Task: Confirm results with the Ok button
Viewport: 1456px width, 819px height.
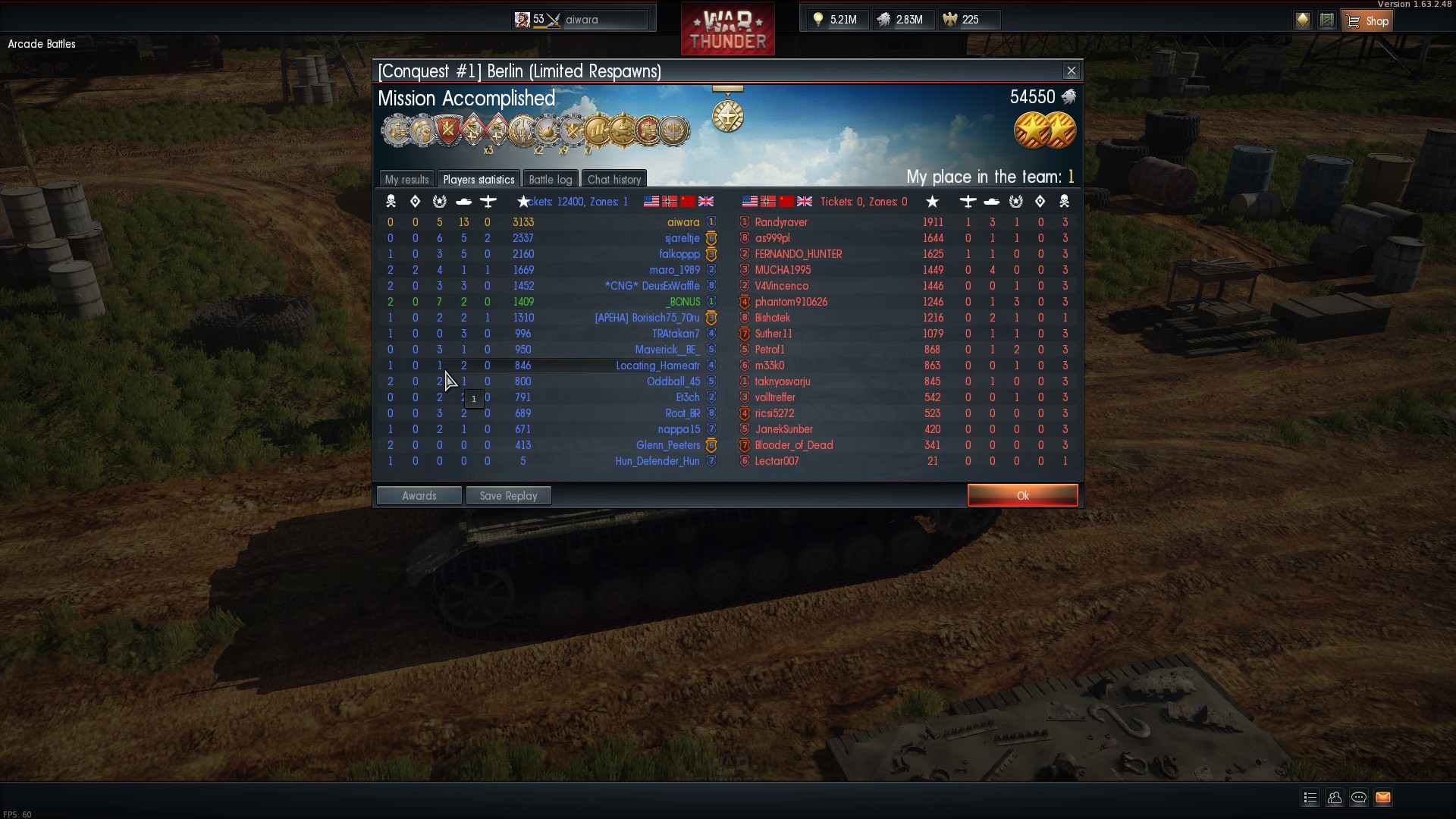Action: (1022, 495)
